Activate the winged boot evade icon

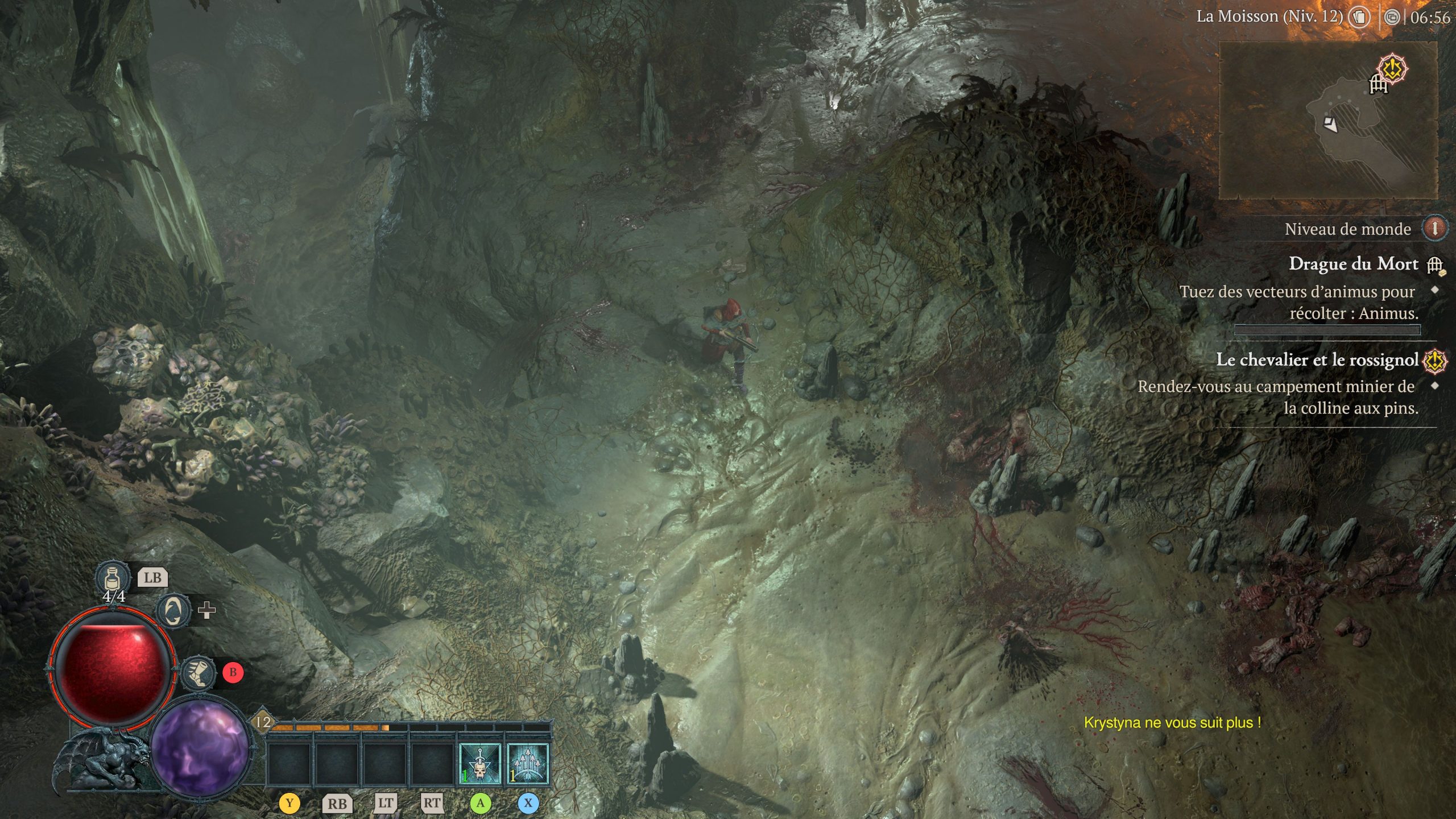[198, 673]
